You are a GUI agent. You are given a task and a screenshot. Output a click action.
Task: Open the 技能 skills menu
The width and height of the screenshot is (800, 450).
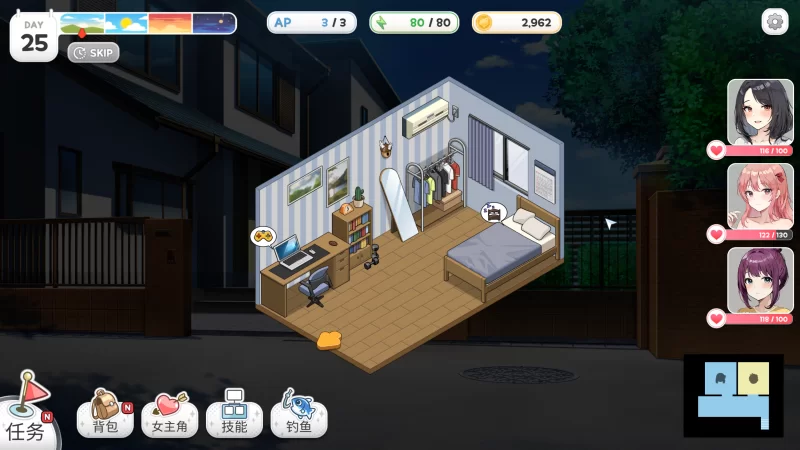tap(234, 413)
